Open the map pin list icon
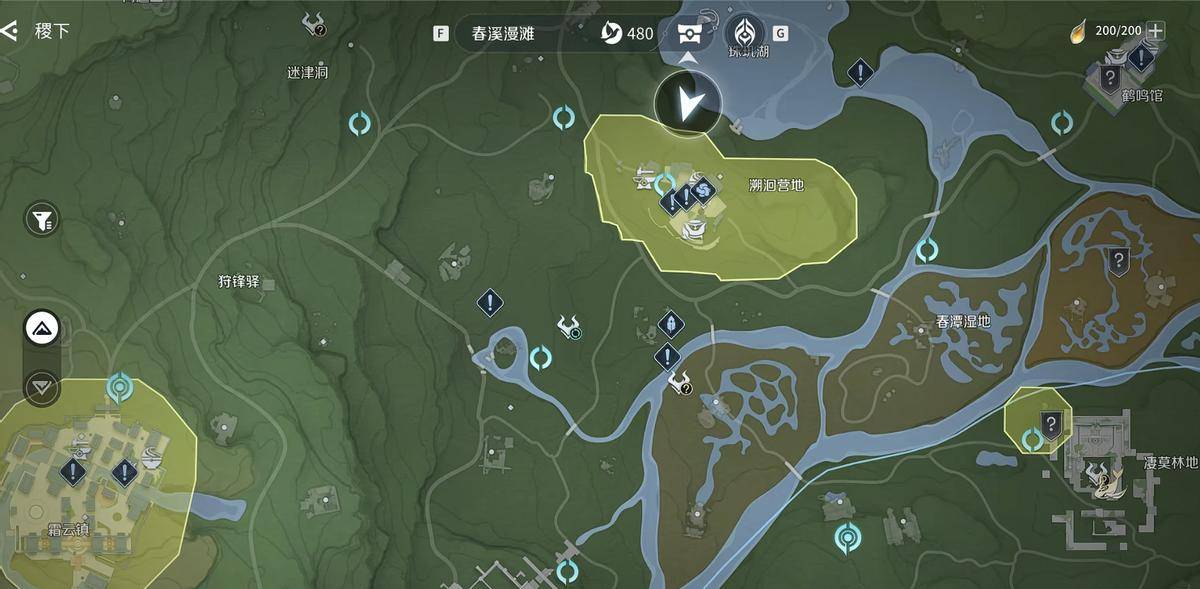1200x589 pixels. [x=688, y=33]
